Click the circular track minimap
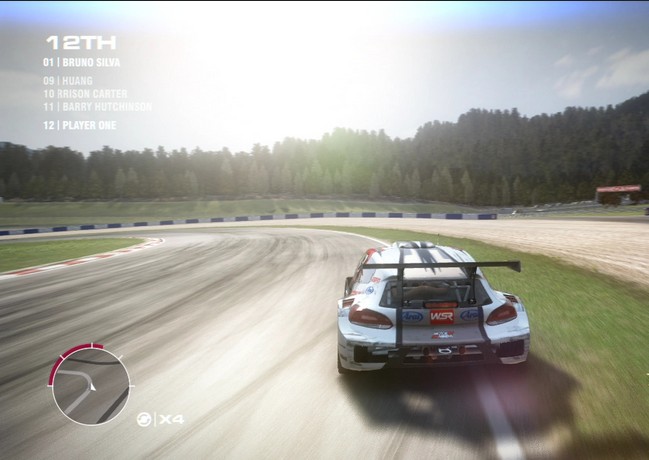Image resolution: width=649 pixels, height=460 pixels. [90, 385]
